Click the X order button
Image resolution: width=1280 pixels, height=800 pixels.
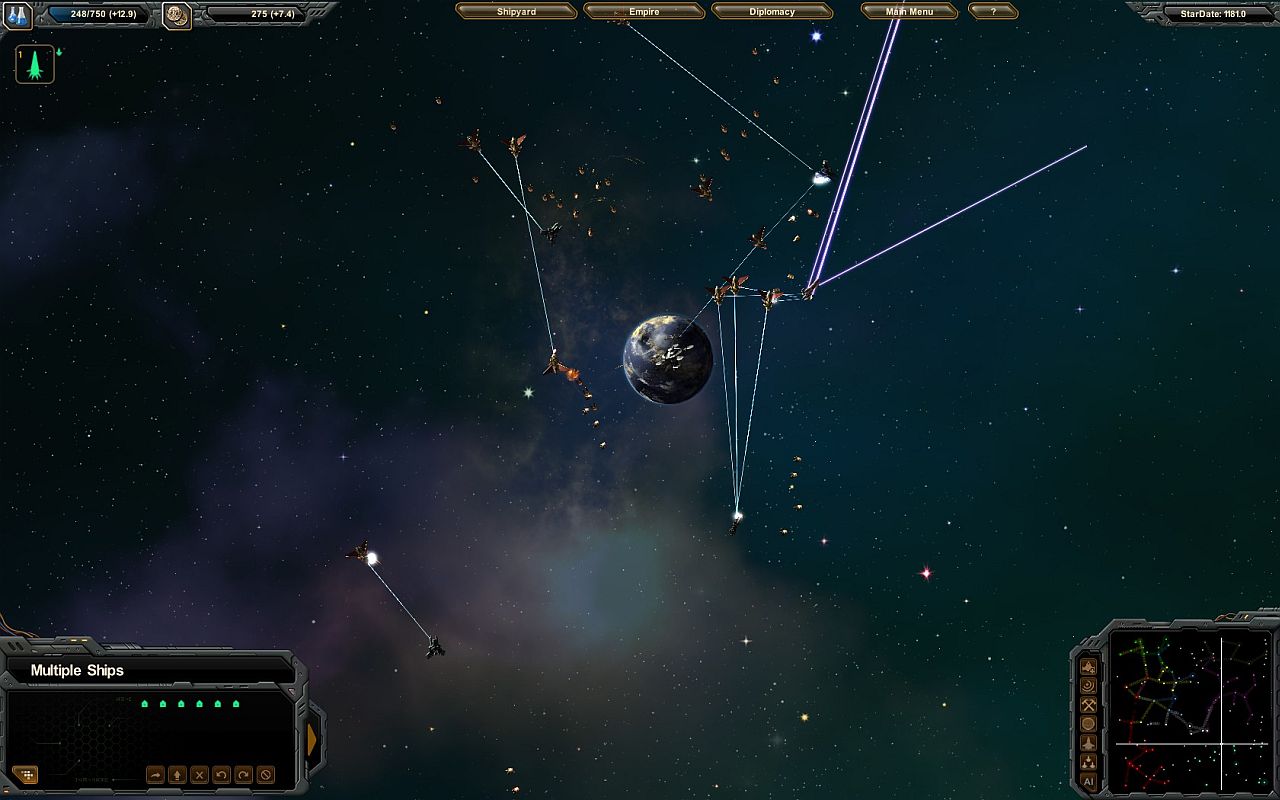click(199, 775)
